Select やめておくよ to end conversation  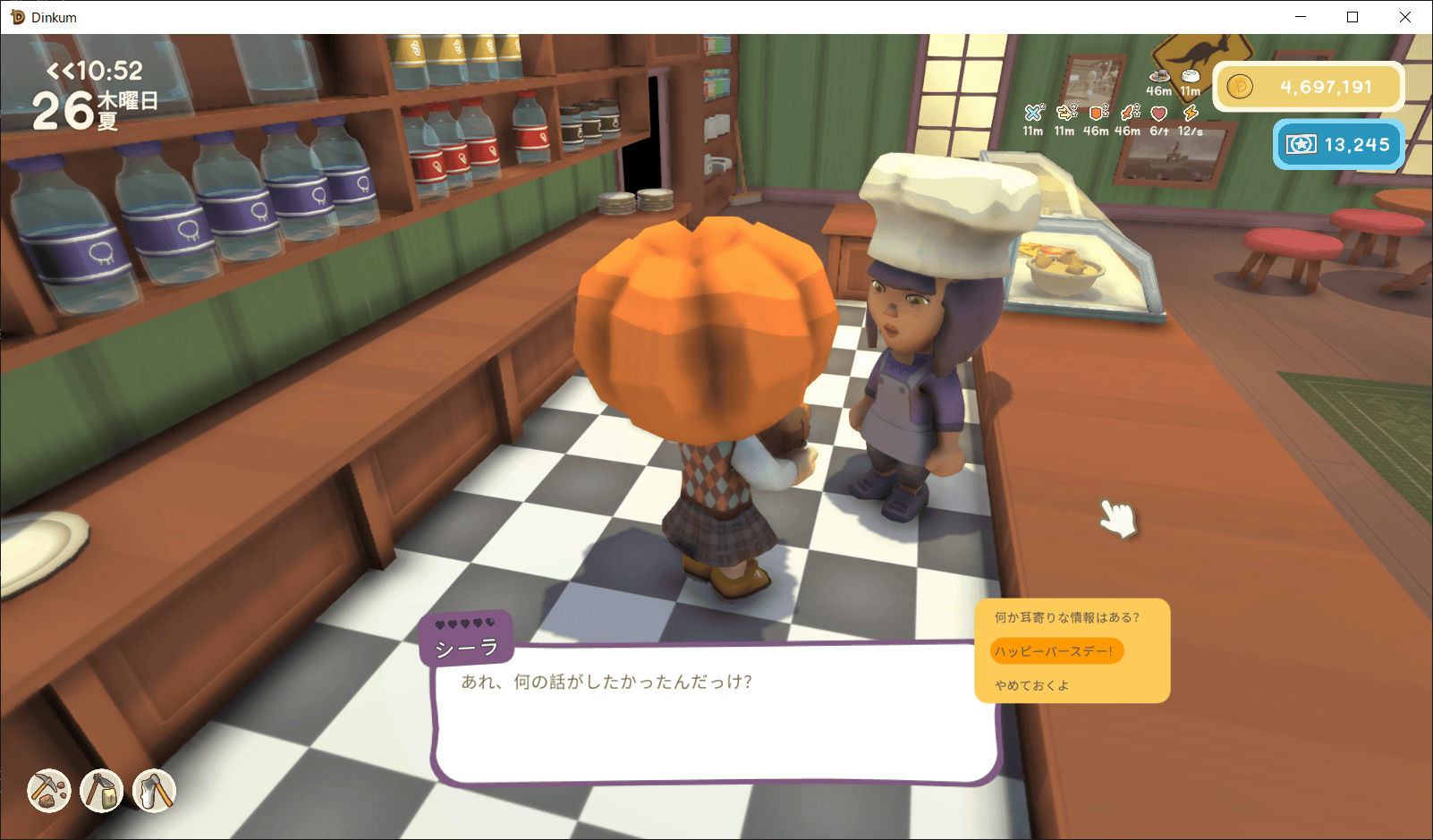coord(1032,685)
